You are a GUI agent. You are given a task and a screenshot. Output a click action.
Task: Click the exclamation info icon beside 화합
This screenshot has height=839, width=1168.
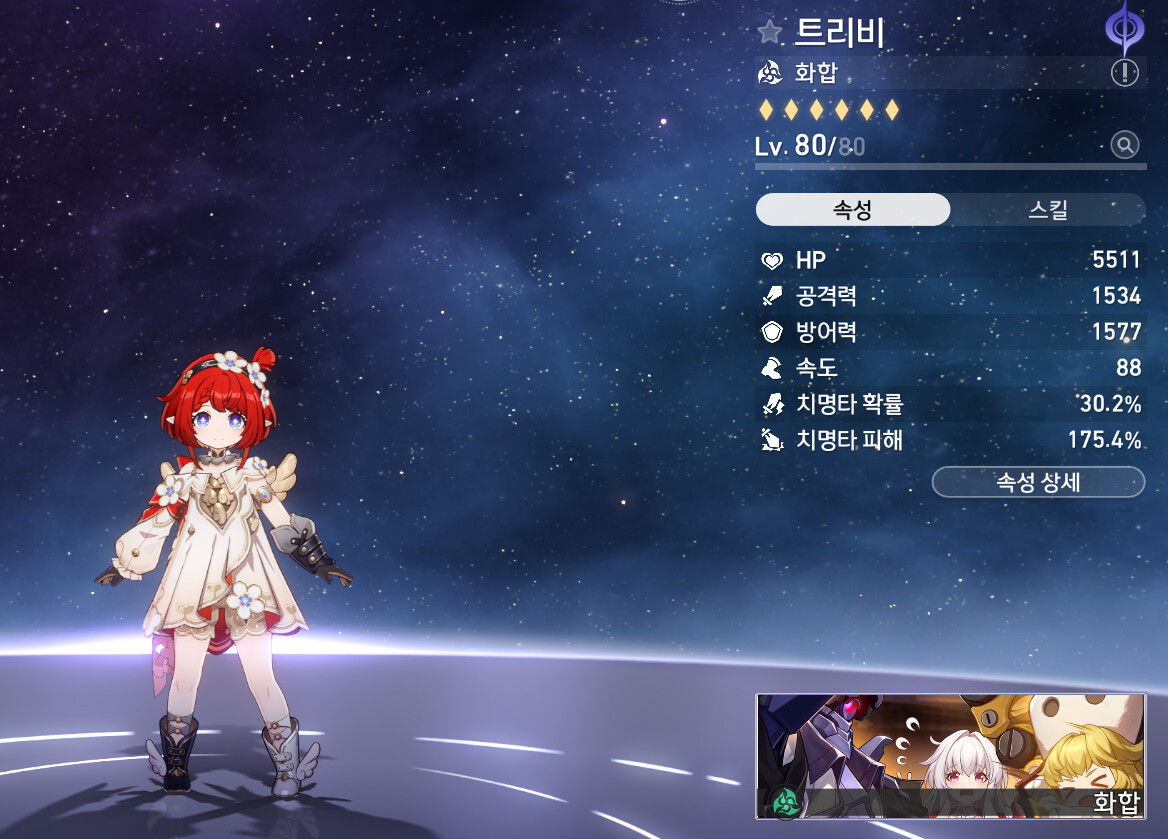pyautogui.click(x=1125, y=72)
